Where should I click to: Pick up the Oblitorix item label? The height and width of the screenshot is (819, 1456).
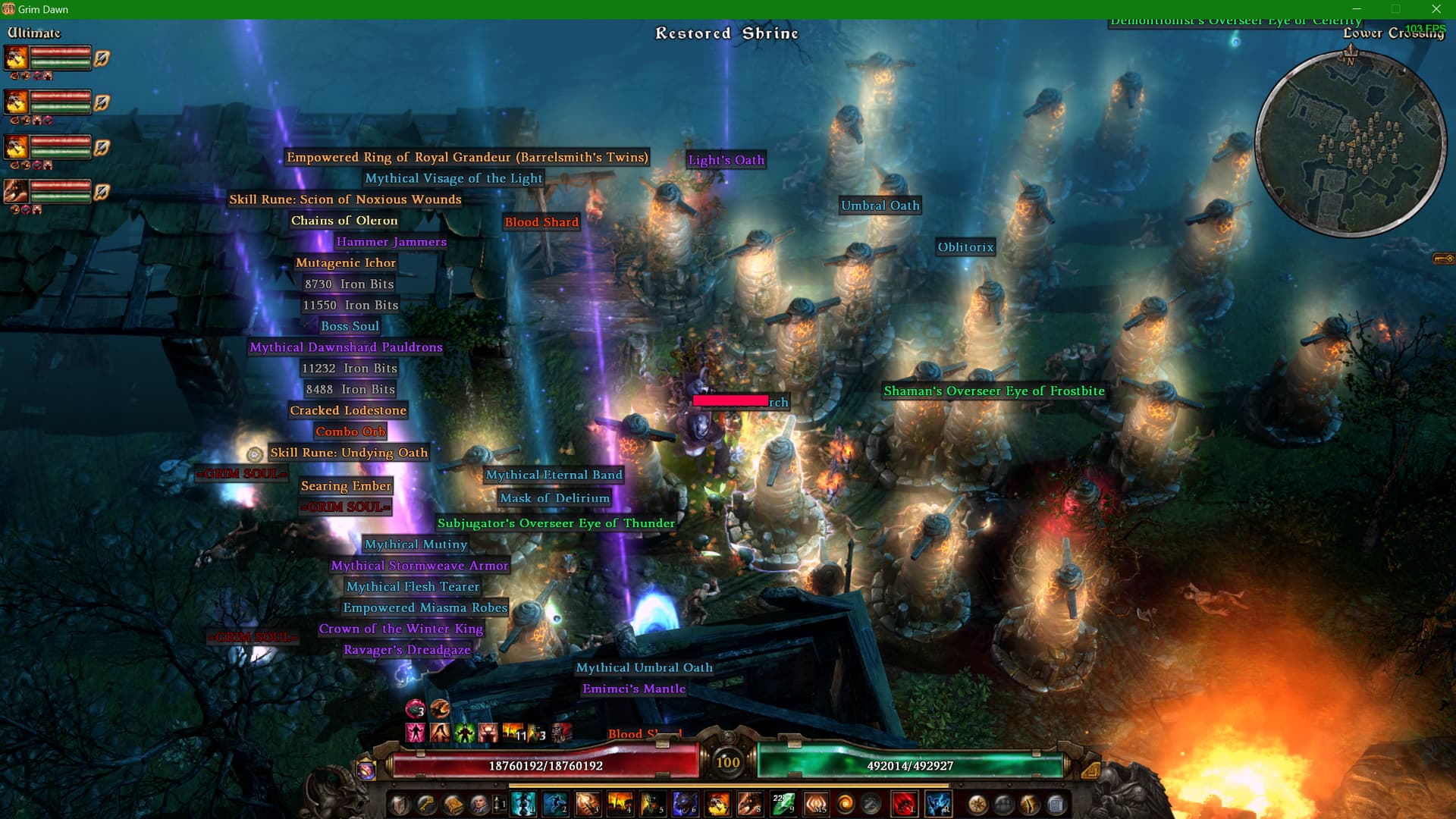(965, 247)
